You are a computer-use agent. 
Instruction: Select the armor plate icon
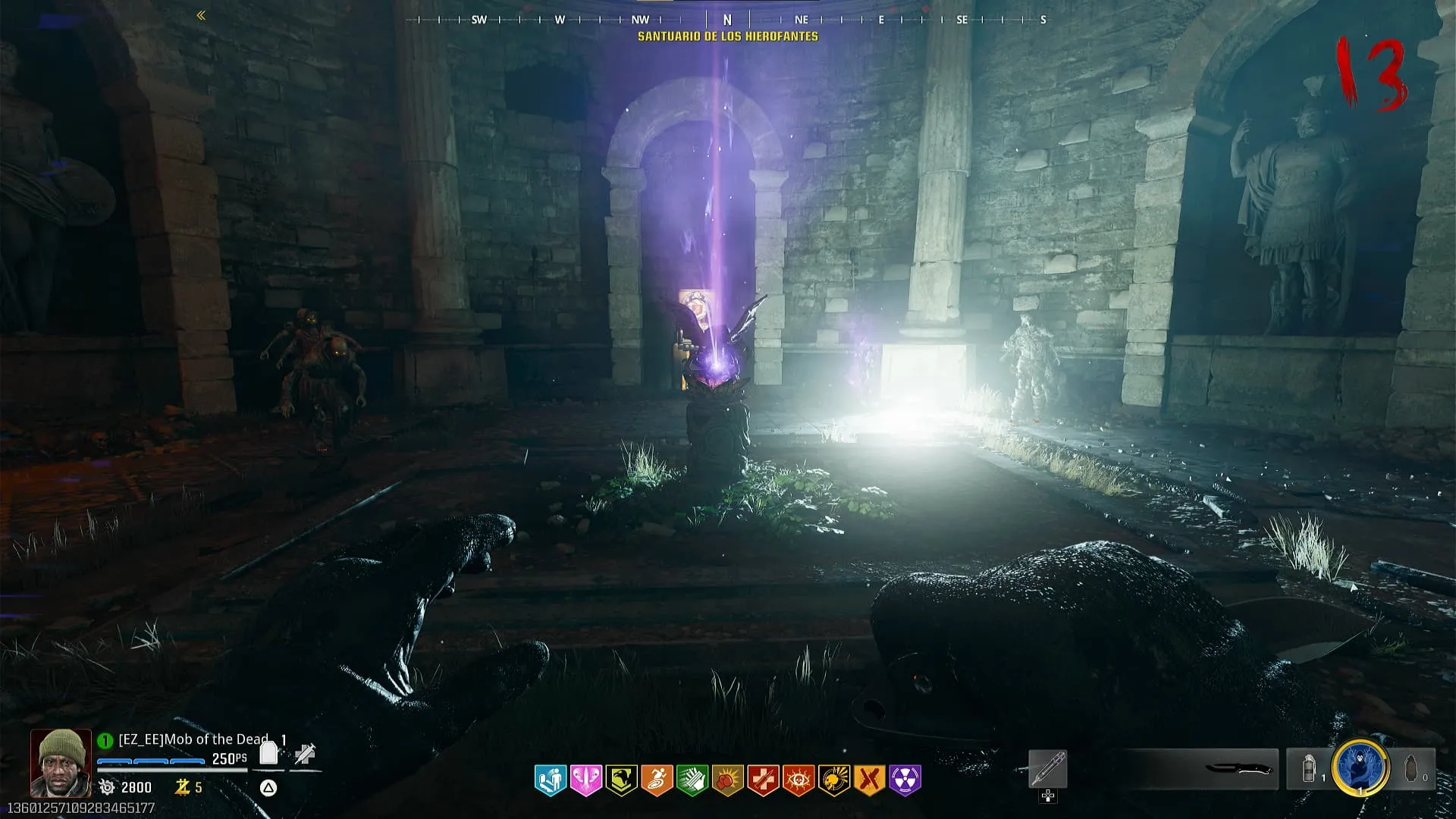coord(268,753)
